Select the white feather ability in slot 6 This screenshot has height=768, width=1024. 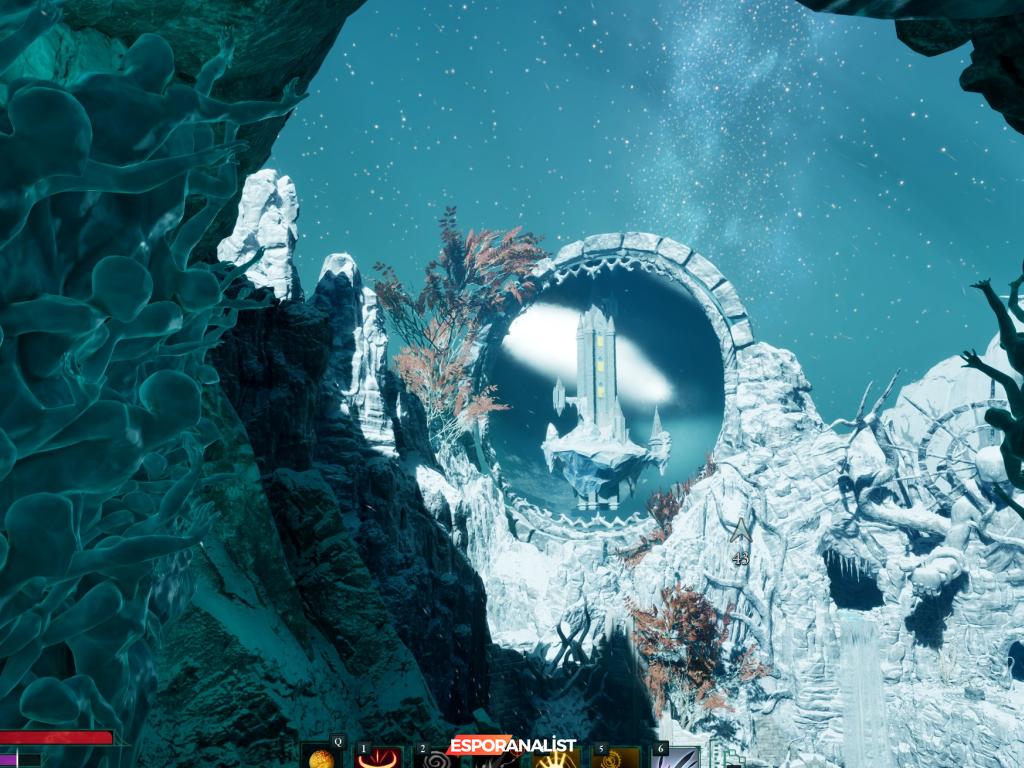[x=675, y=759]
